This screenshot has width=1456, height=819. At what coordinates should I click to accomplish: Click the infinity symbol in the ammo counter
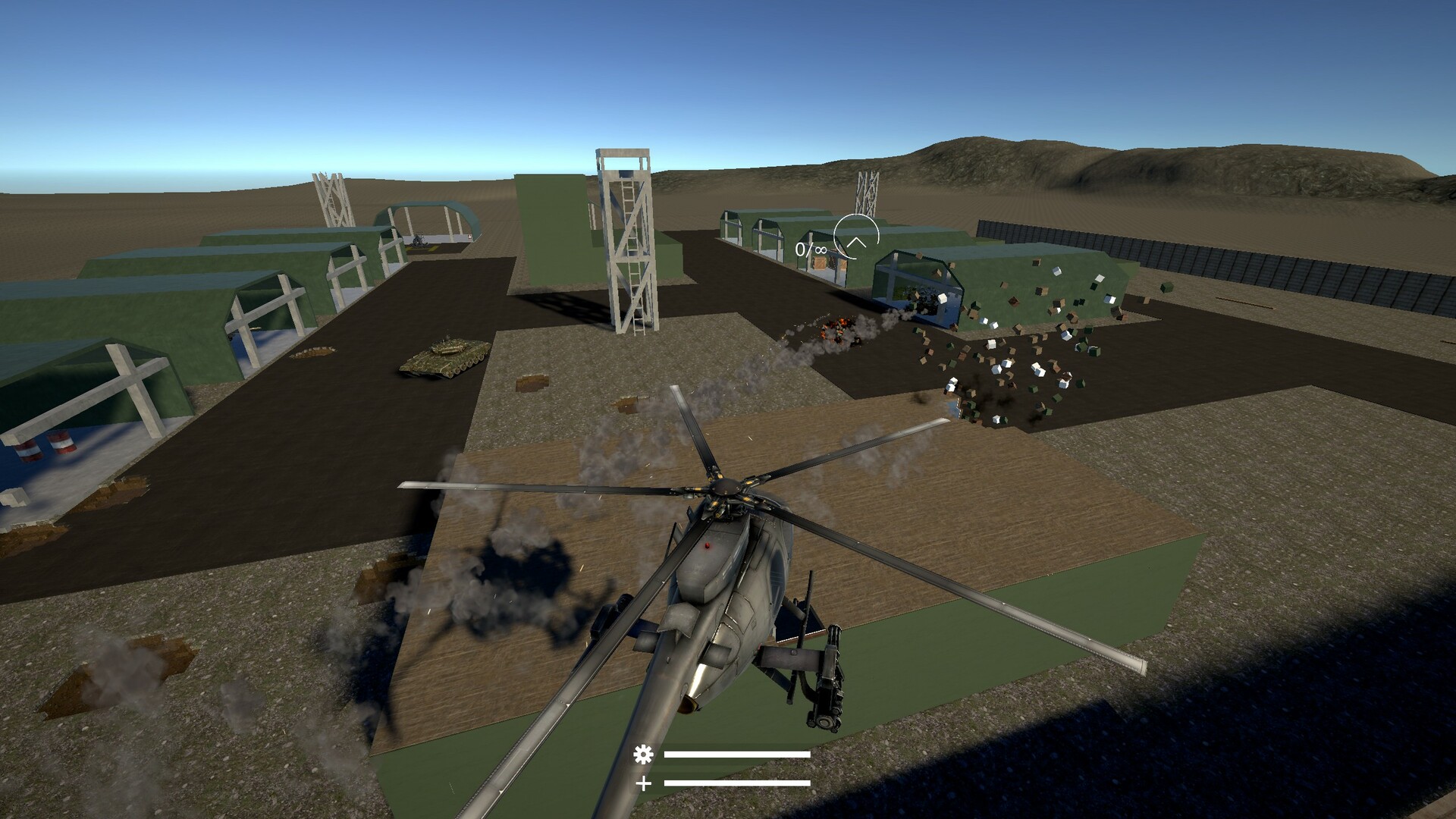(x=822, y=250)
